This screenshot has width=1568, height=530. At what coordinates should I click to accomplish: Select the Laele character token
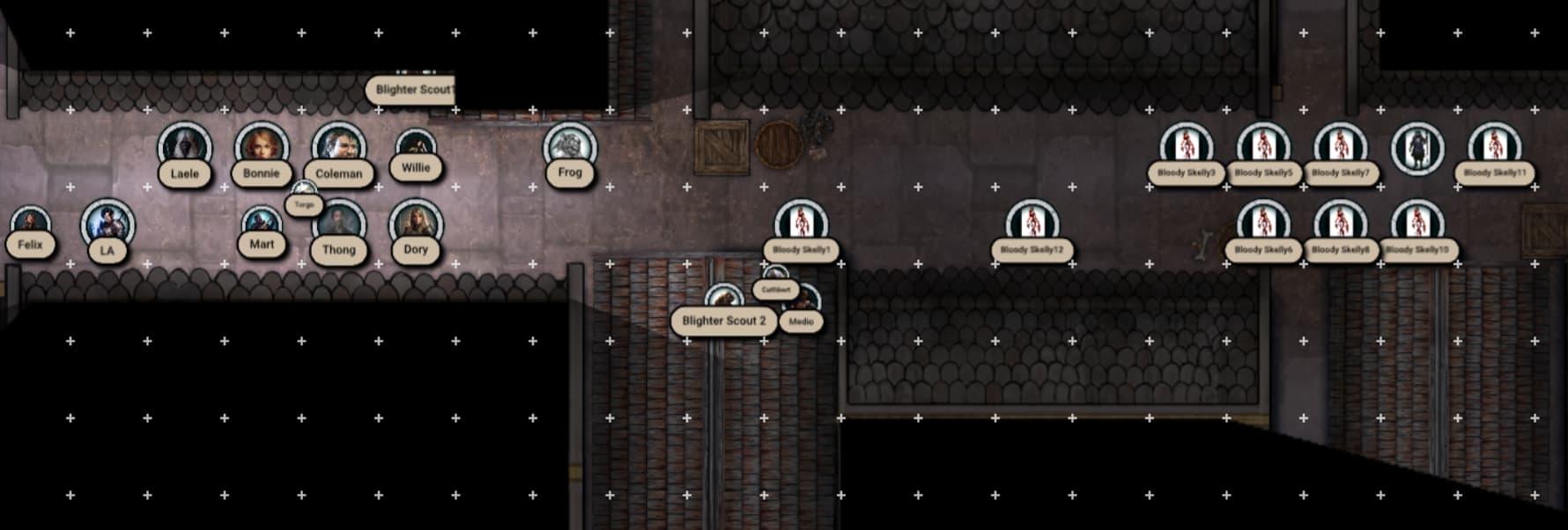(184, 146)
